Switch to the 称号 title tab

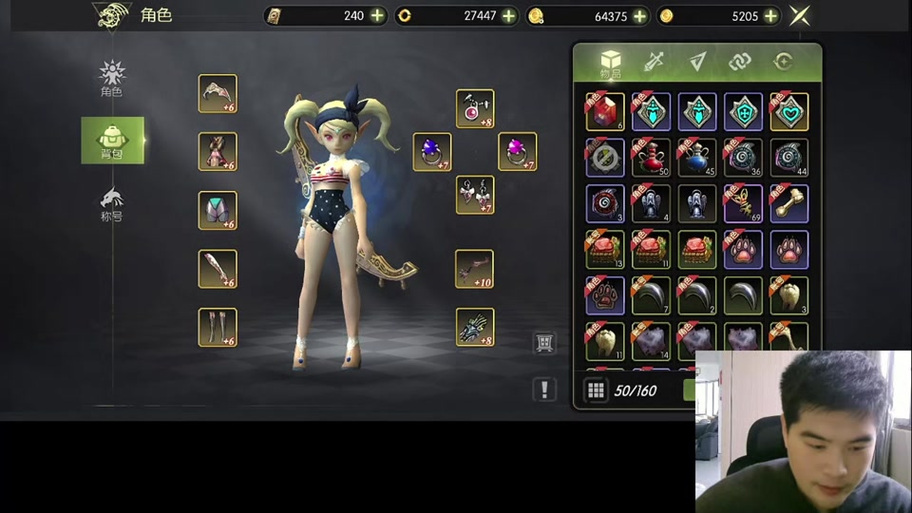111,203
